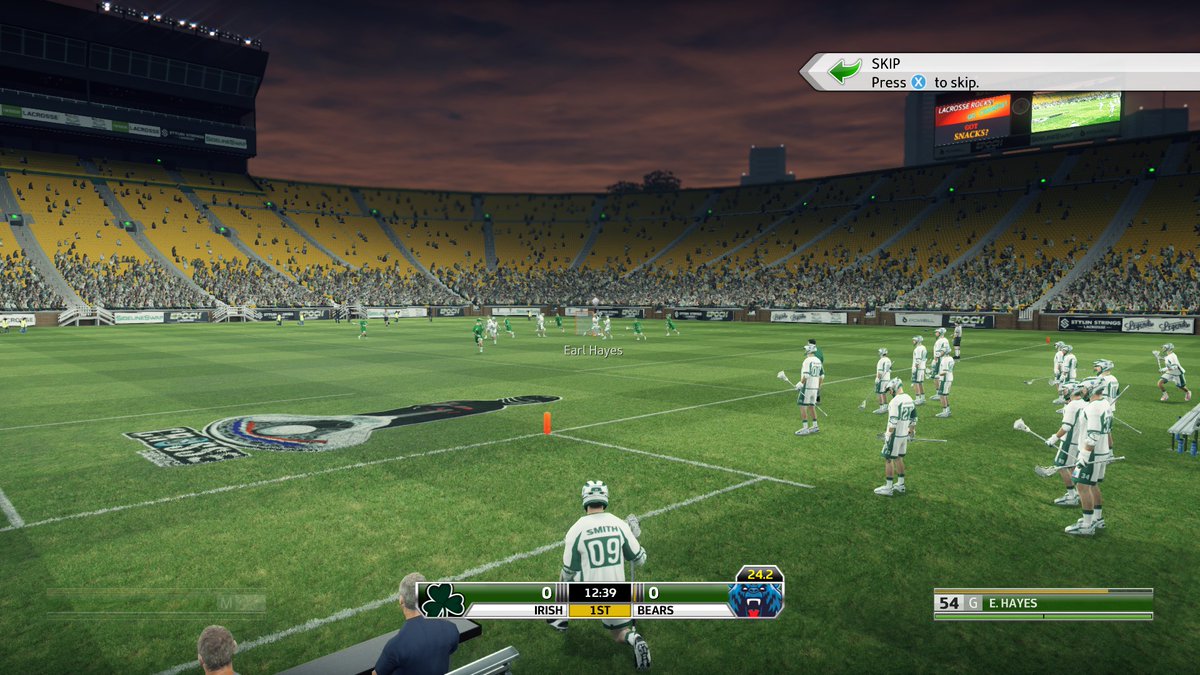Select the Irish shamrock logo on the scoreboard

click(x=443, y=600)
